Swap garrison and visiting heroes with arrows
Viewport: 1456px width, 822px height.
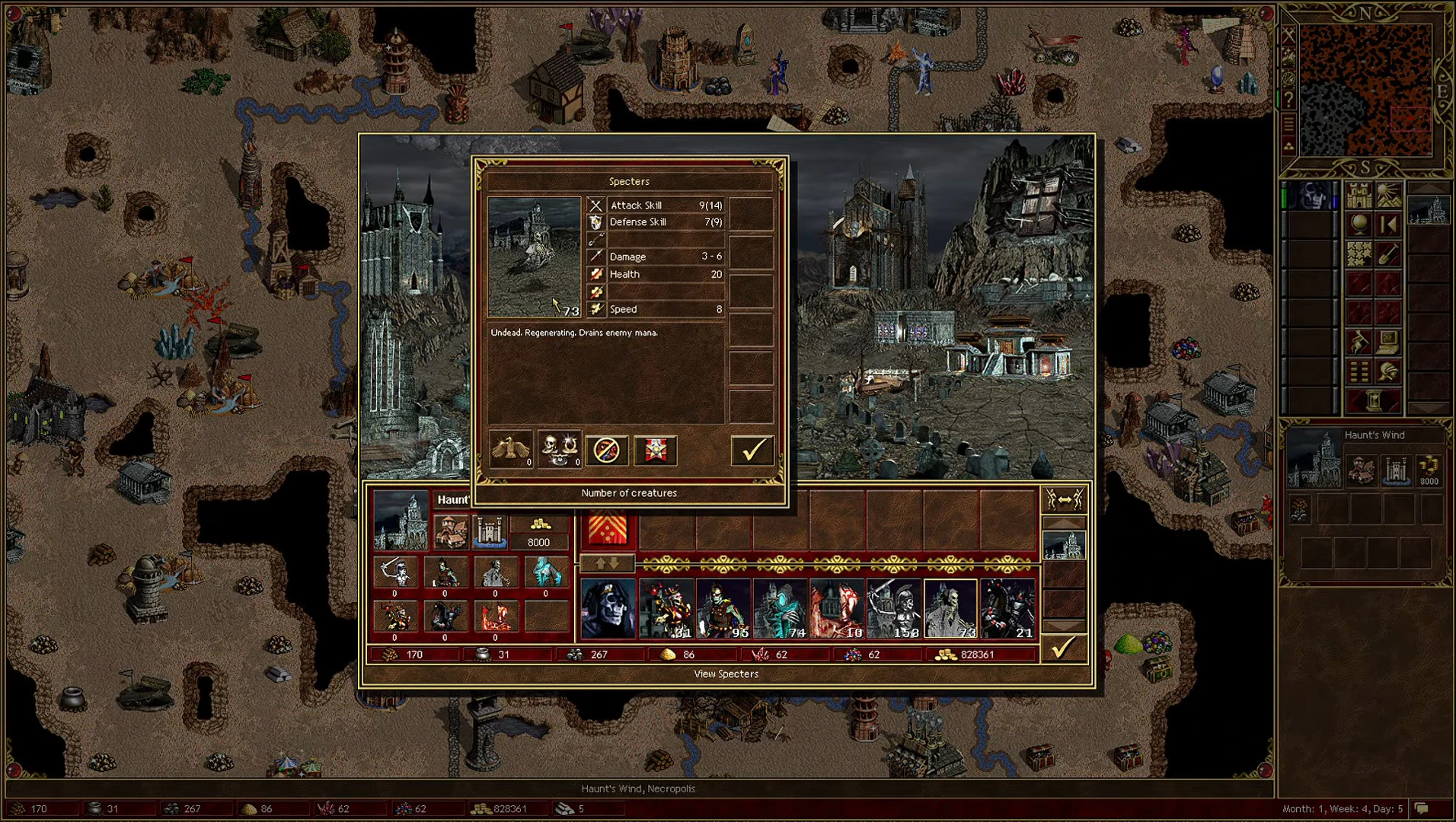coord(607,564)
